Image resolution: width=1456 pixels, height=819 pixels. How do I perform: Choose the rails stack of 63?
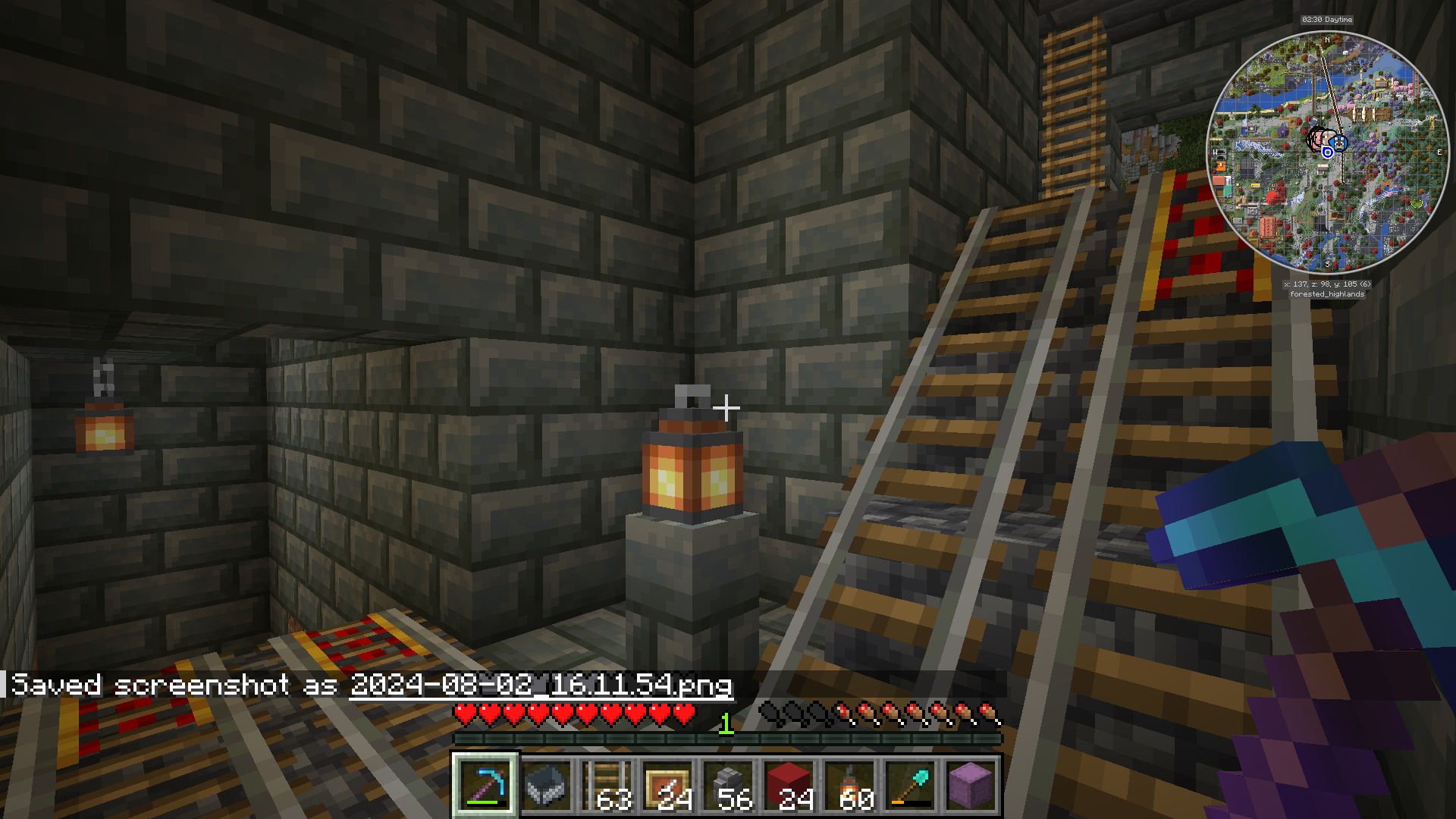point(607,786)
